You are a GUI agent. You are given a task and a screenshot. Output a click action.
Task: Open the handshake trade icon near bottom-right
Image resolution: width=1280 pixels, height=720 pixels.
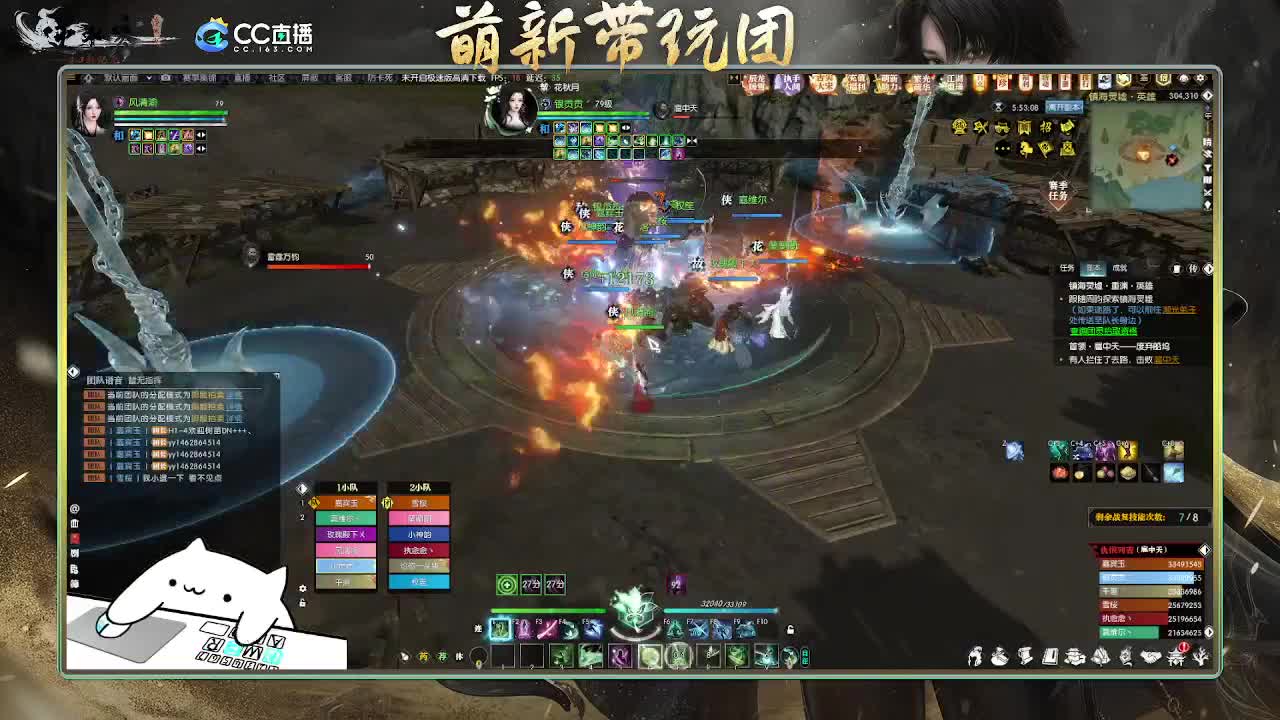coord(1150,656)
